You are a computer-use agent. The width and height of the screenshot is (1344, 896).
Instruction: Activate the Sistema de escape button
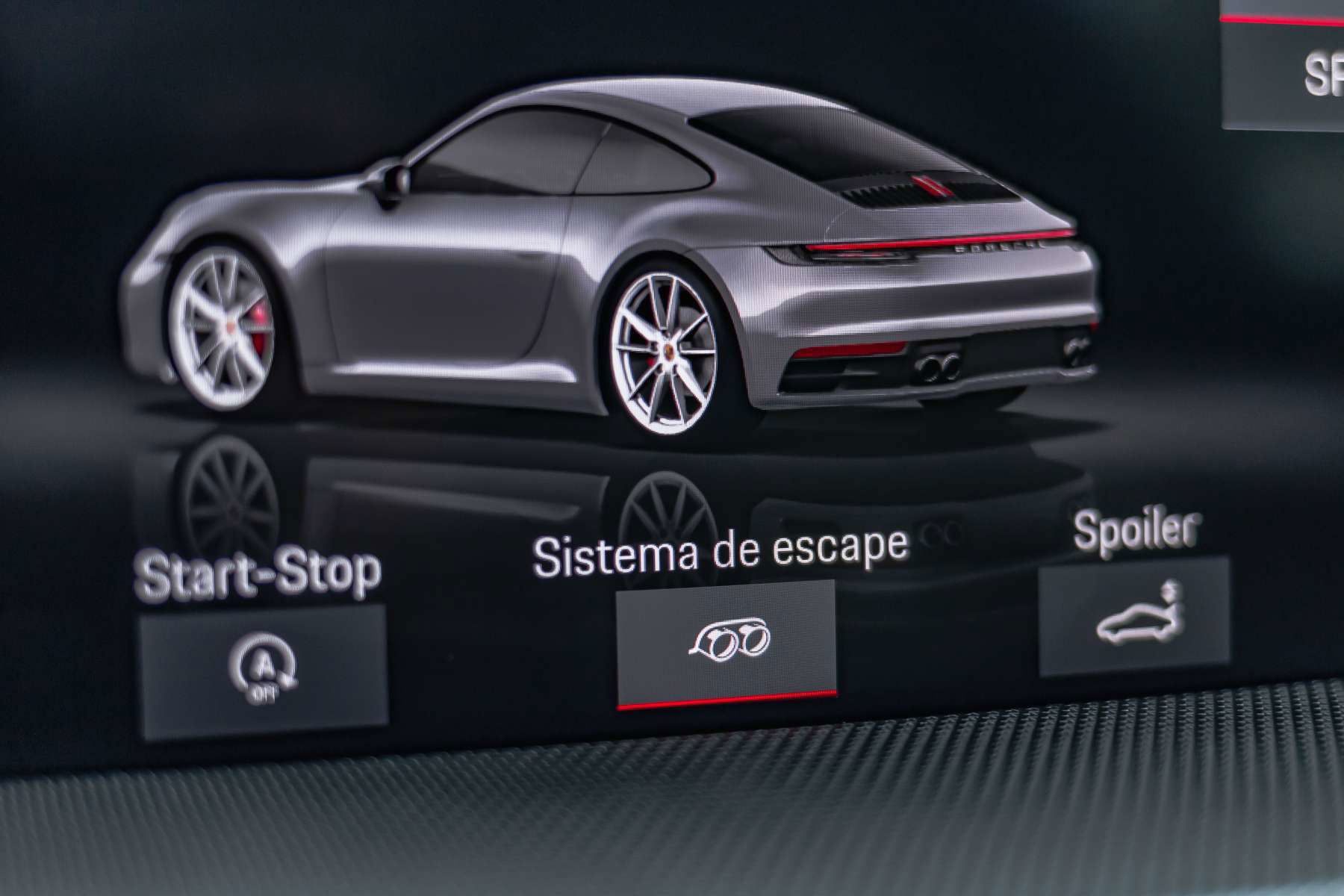click(726, 642)
